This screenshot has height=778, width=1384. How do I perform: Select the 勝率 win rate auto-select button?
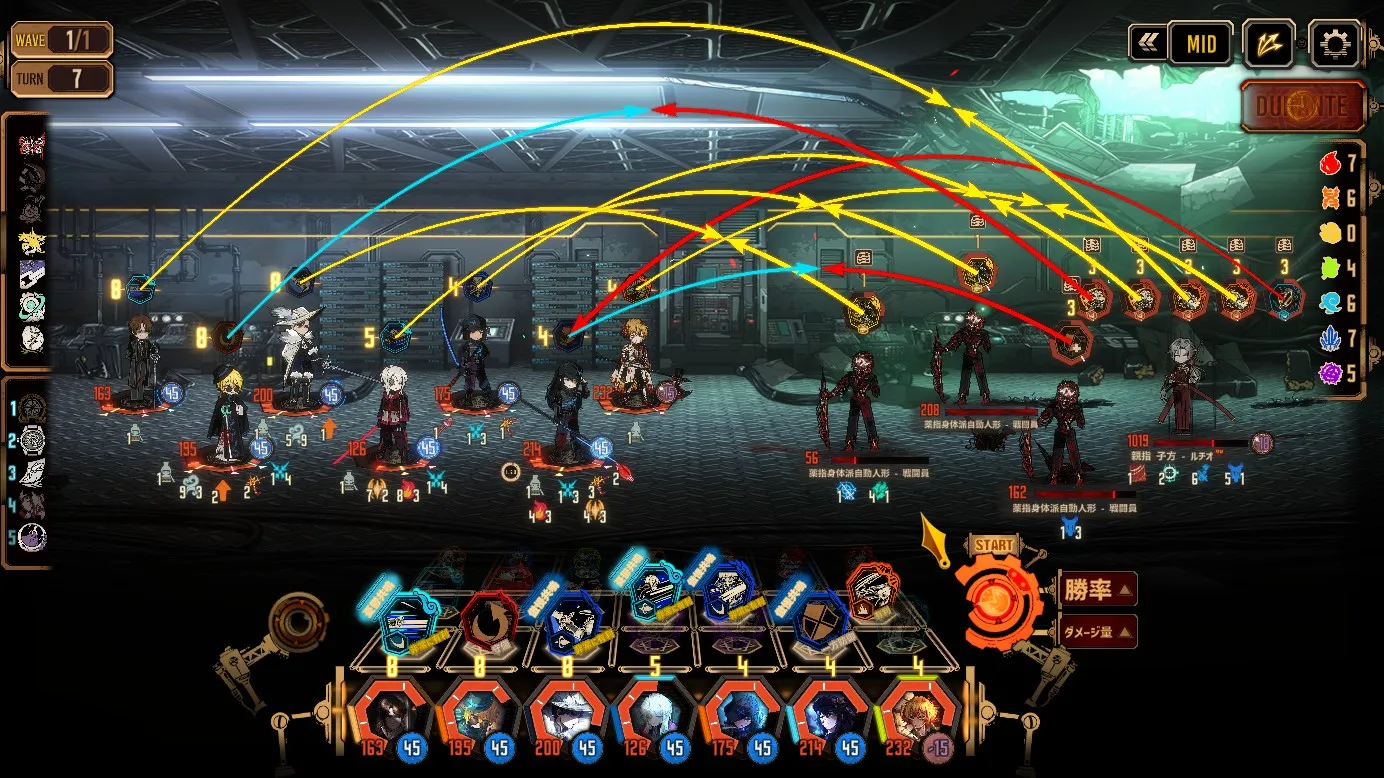point(1095,590)
